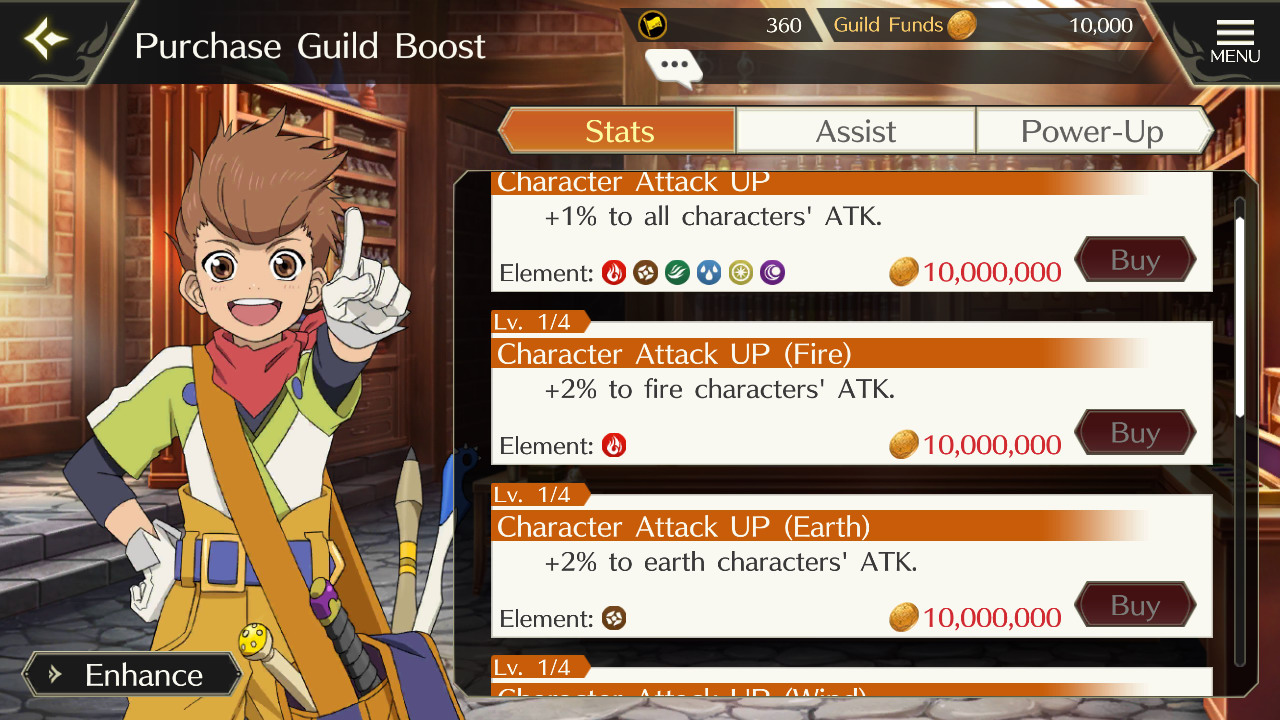Buy Character Attack UP (Earth)
This screenshot has height=720, width=1280.
point(1135,606)
